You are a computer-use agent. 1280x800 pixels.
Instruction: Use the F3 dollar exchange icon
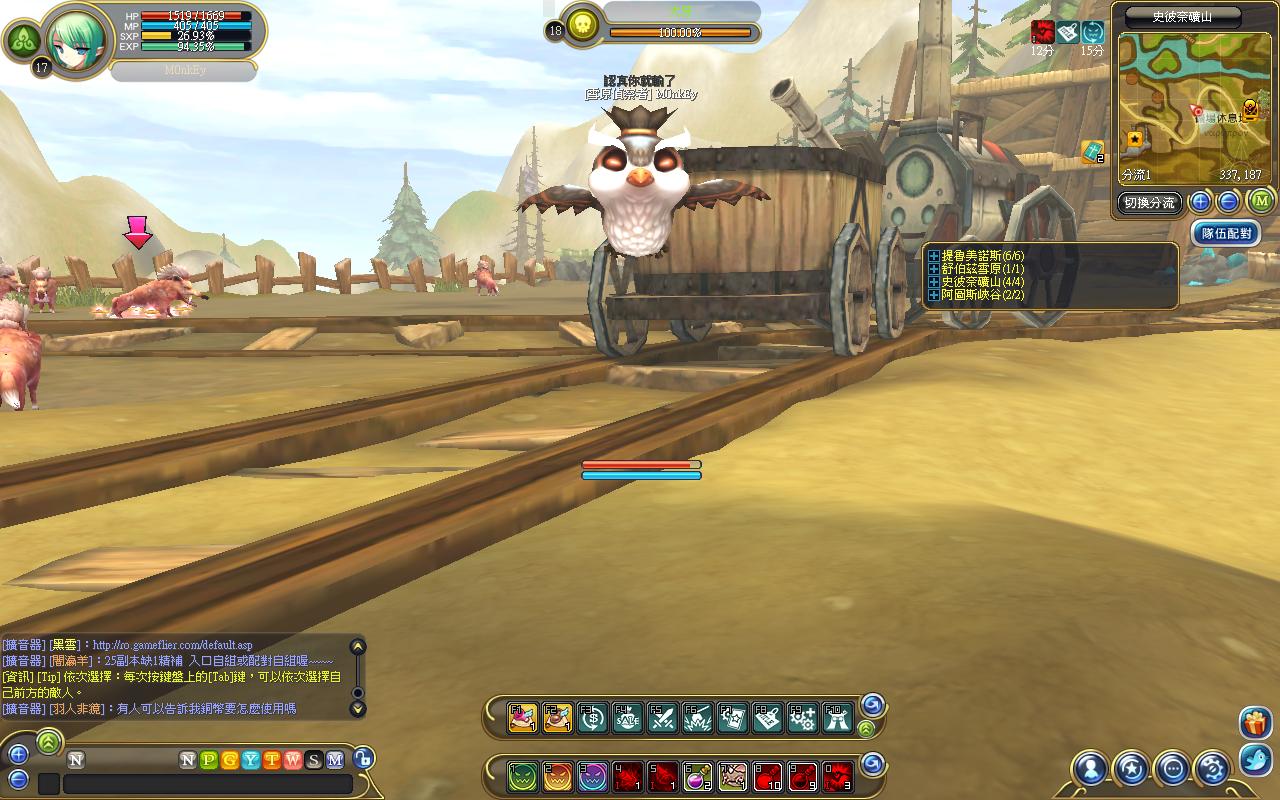point(592,718)
